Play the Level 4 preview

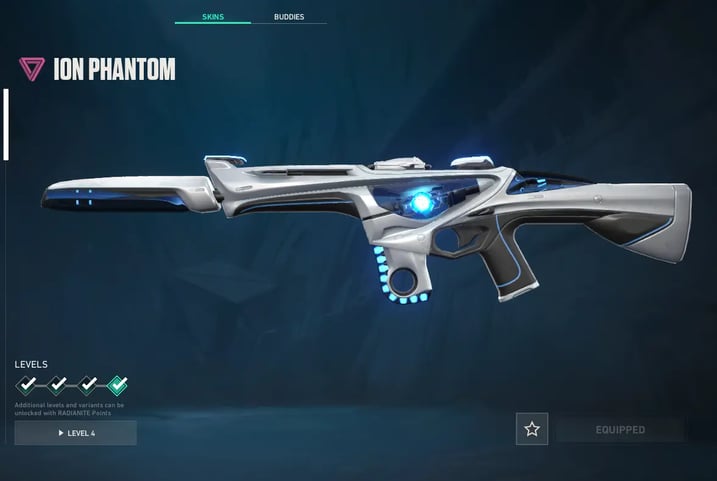pyautogui.click(x=76, y=432)
